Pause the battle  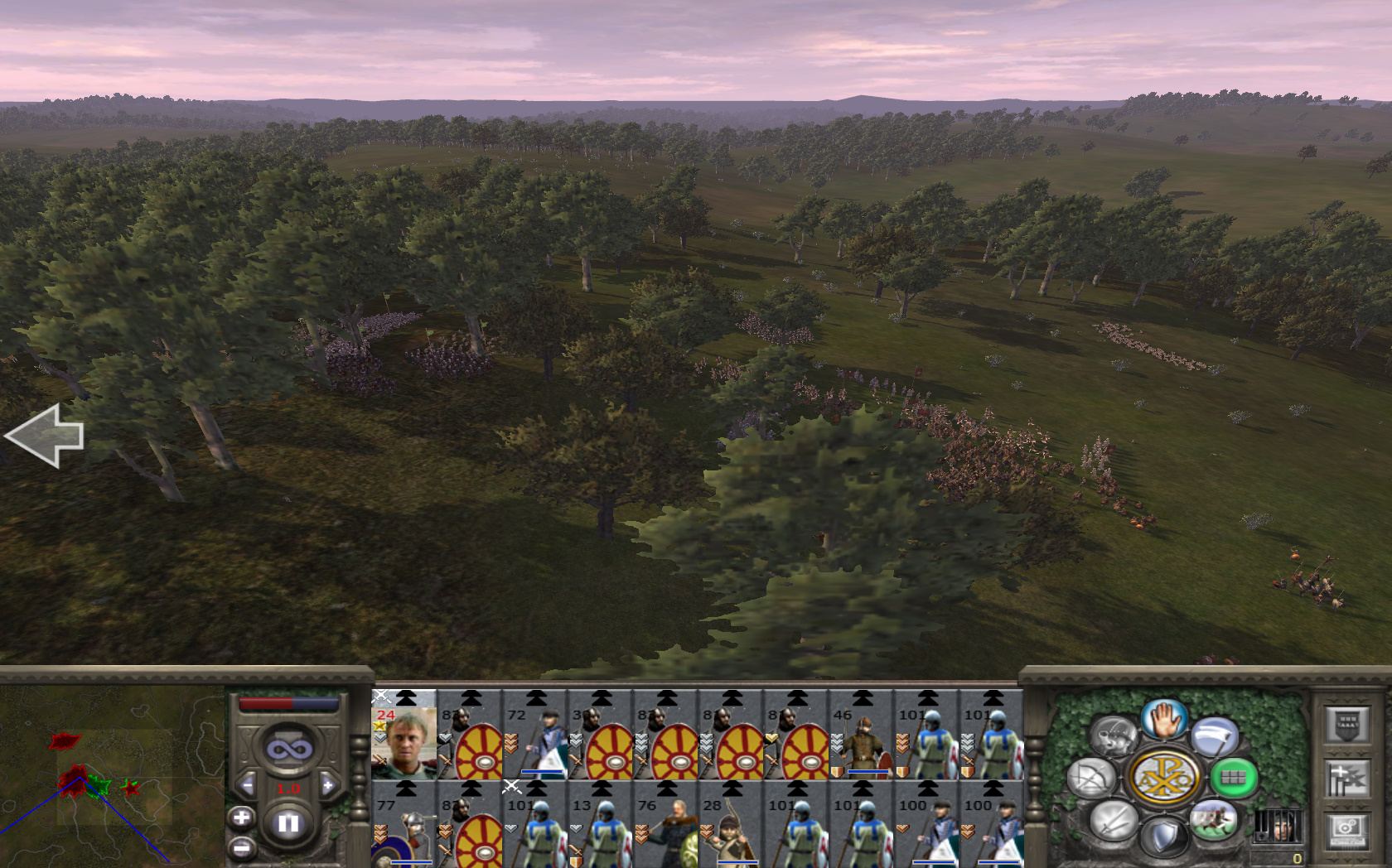point(288,823)
